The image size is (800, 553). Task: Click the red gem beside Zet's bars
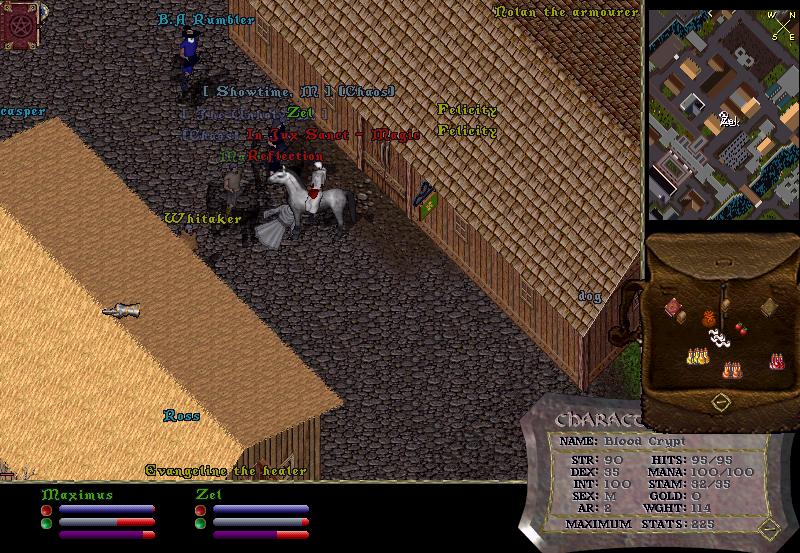(x=200, y=510)
